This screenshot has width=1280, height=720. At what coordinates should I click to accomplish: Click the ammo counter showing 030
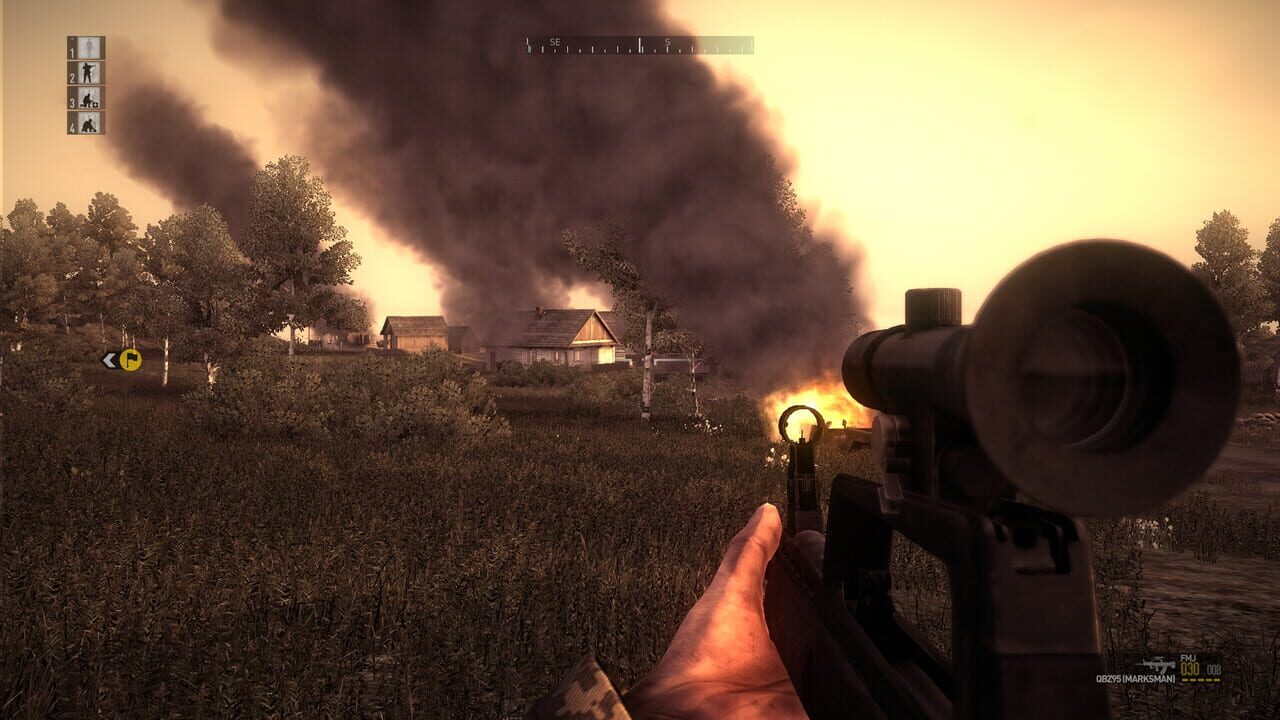pyautogui.click(x=1189, y=670)
